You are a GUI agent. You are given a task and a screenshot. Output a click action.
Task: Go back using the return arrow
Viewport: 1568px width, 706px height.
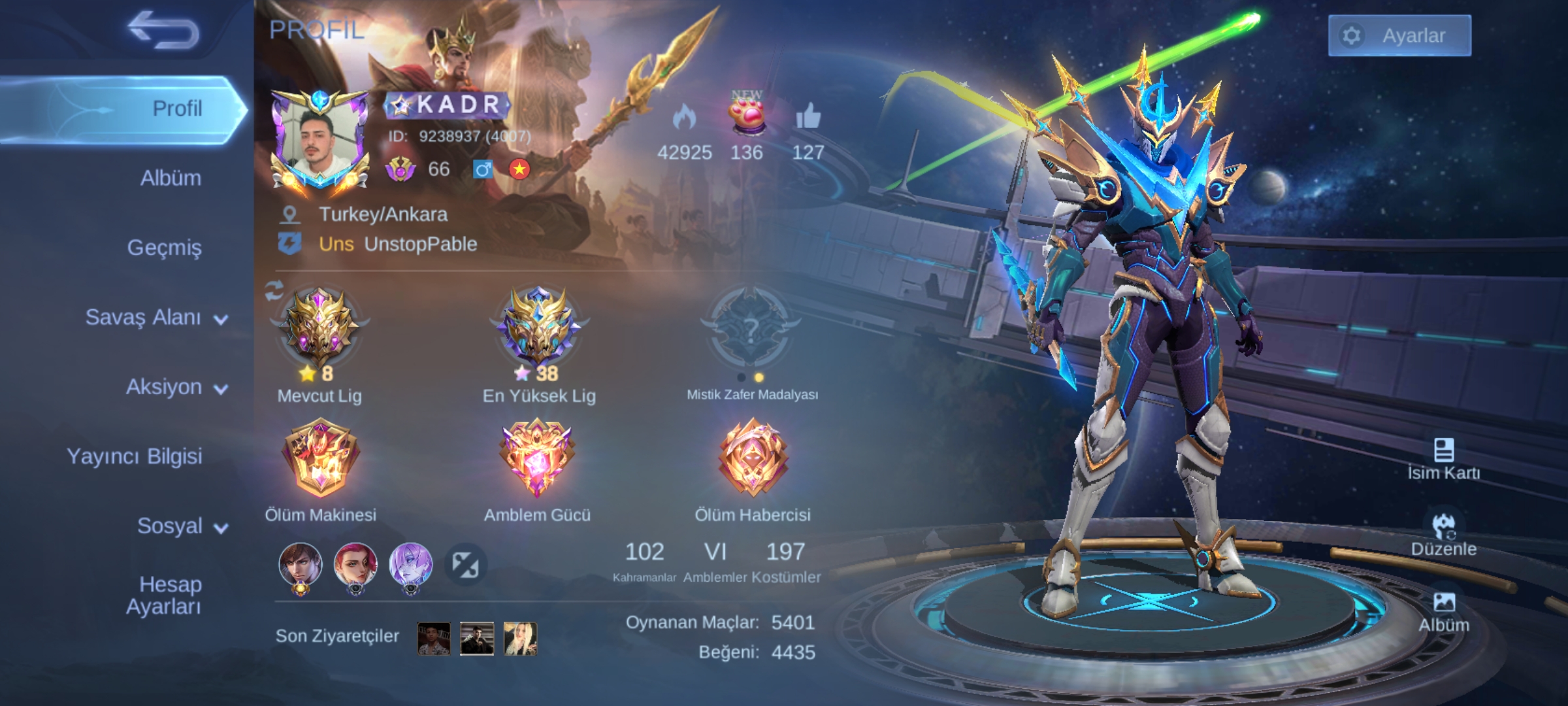[163, 31]
